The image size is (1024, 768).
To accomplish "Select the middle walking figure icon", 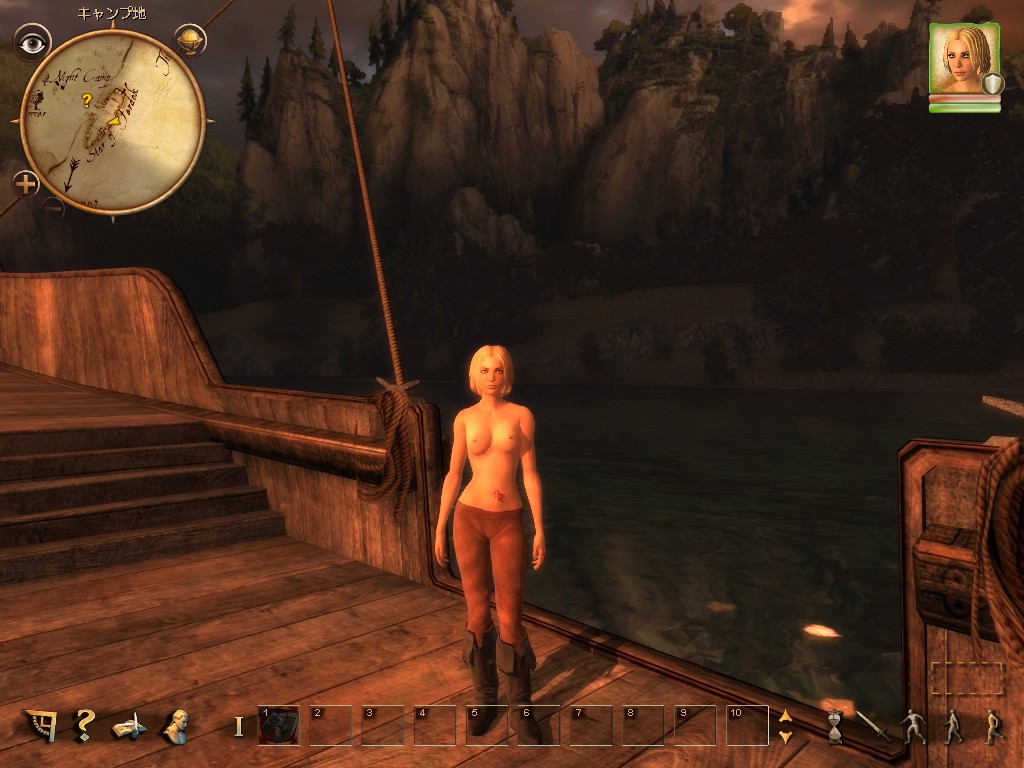I will (x=953, y=726).
